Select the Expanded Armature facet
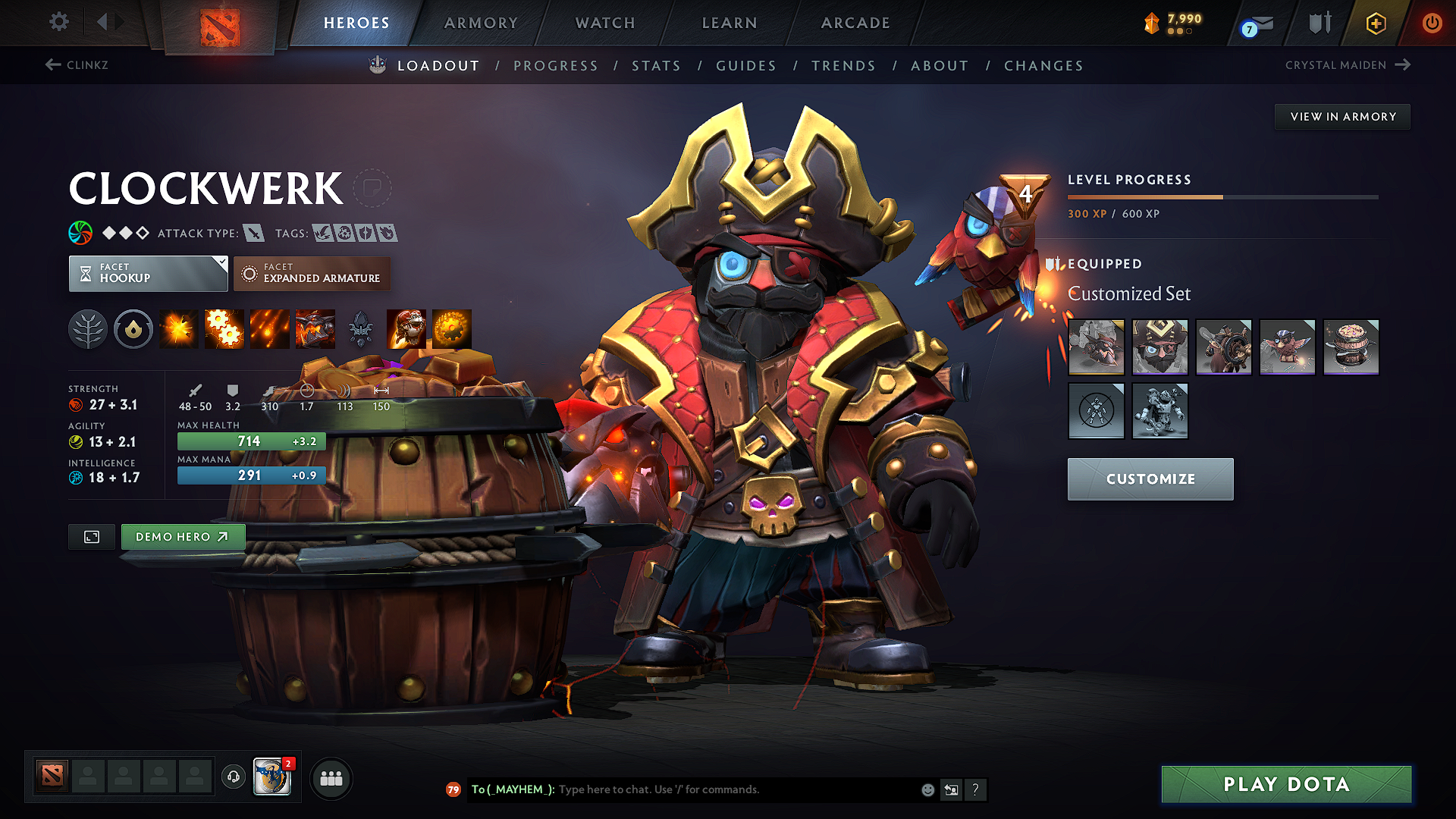1456x819 pixels. (x=312, y=273)
